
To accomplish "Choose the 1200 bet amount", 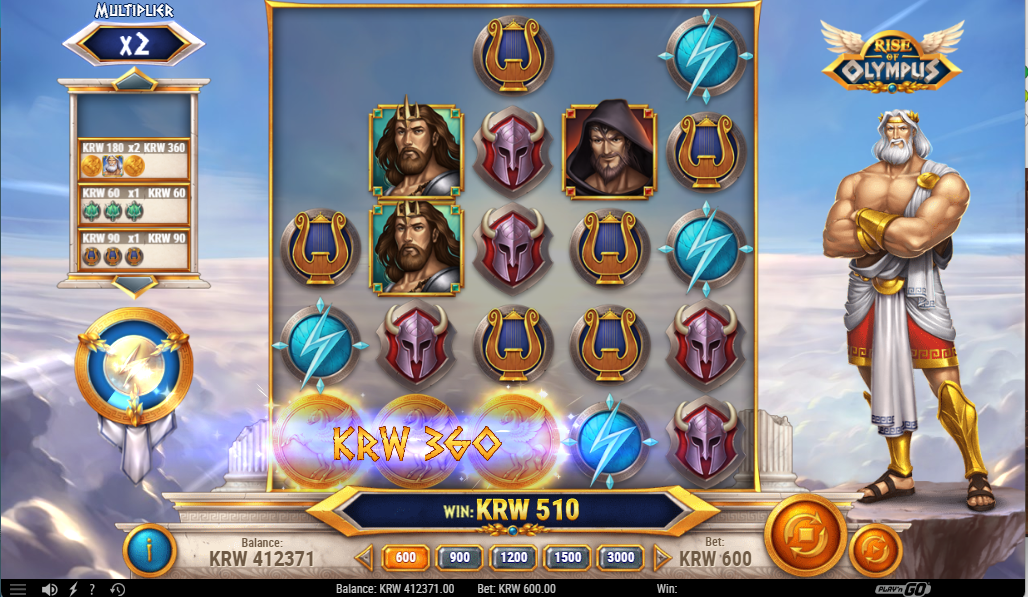I will point(514,558).
